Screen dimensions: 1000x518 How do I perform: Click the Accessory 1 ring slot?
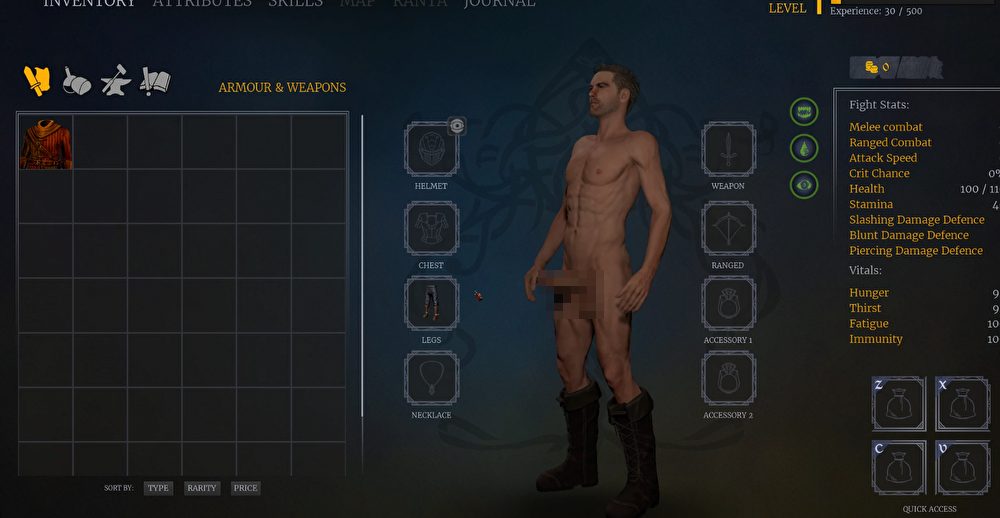pos(728,303)
